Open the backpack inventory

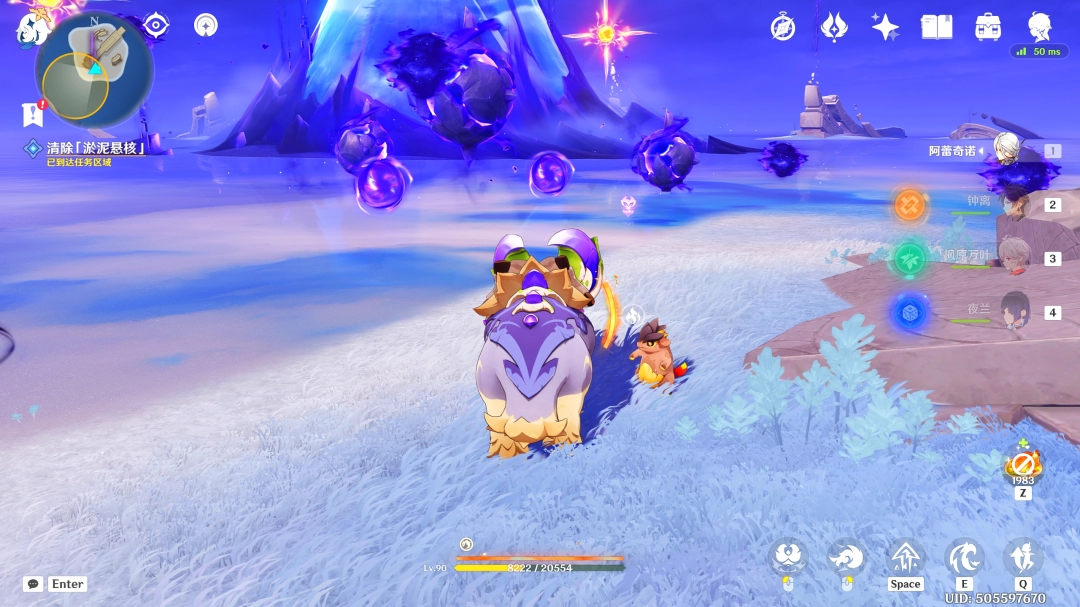click(x=988, y=27)
